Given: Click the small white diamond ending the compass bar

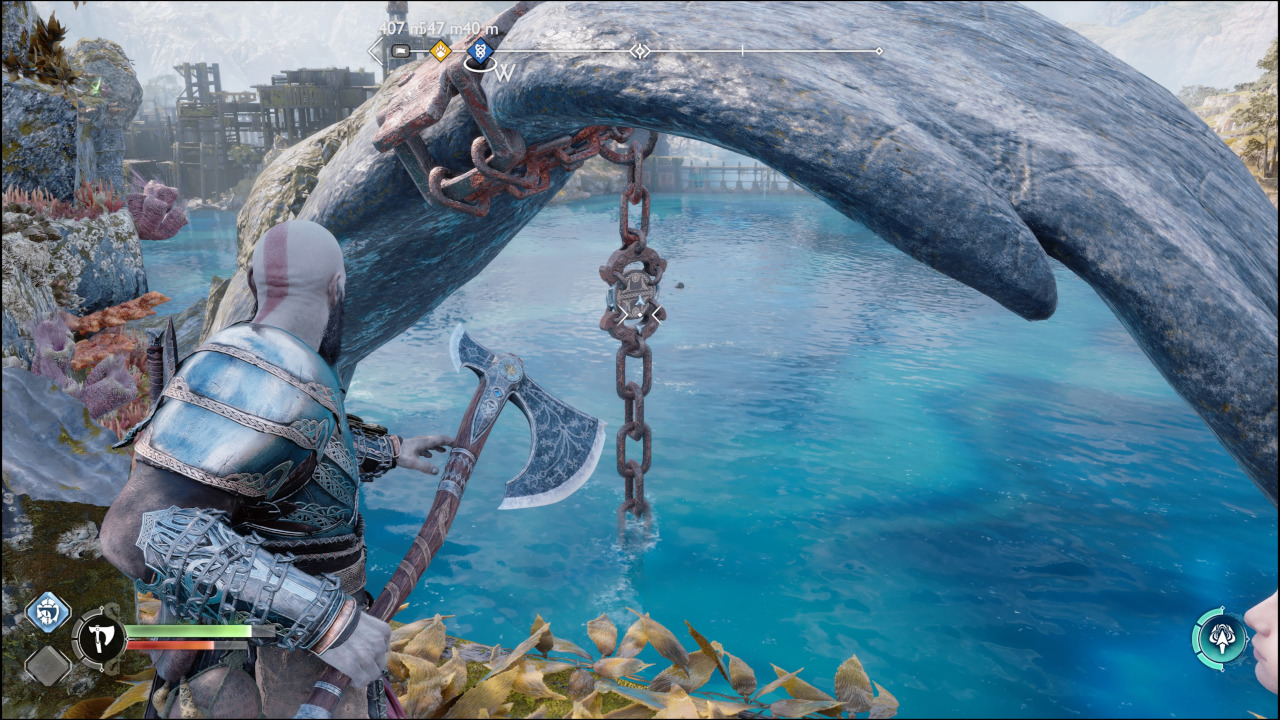Looking at the screenshot, I should pyautogui.click(x=878, y=49).
